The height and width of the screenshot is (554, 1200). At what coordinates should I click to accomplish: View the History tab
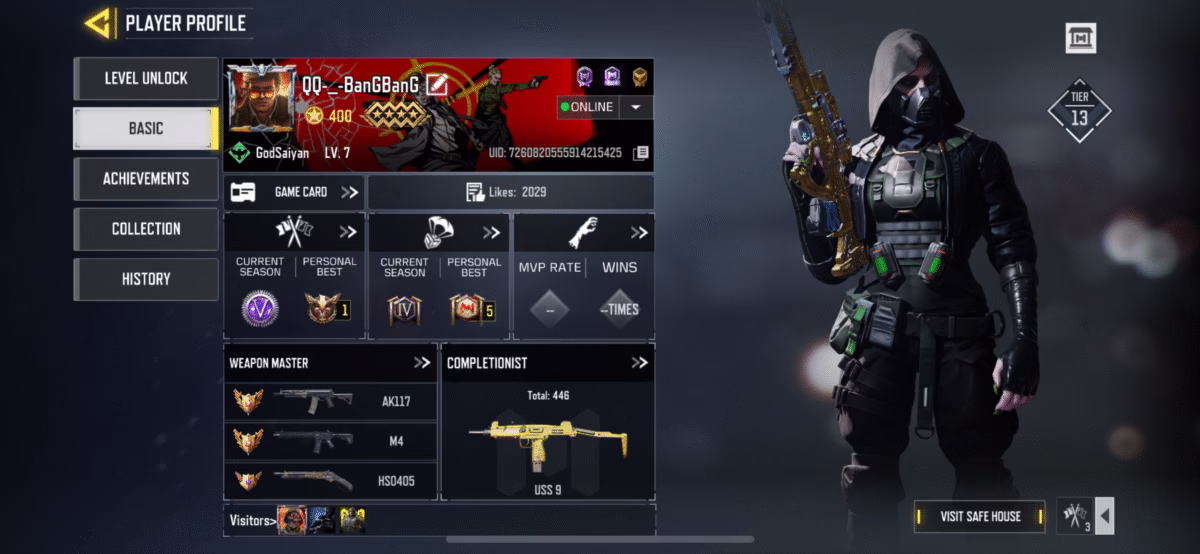(146, 279)
